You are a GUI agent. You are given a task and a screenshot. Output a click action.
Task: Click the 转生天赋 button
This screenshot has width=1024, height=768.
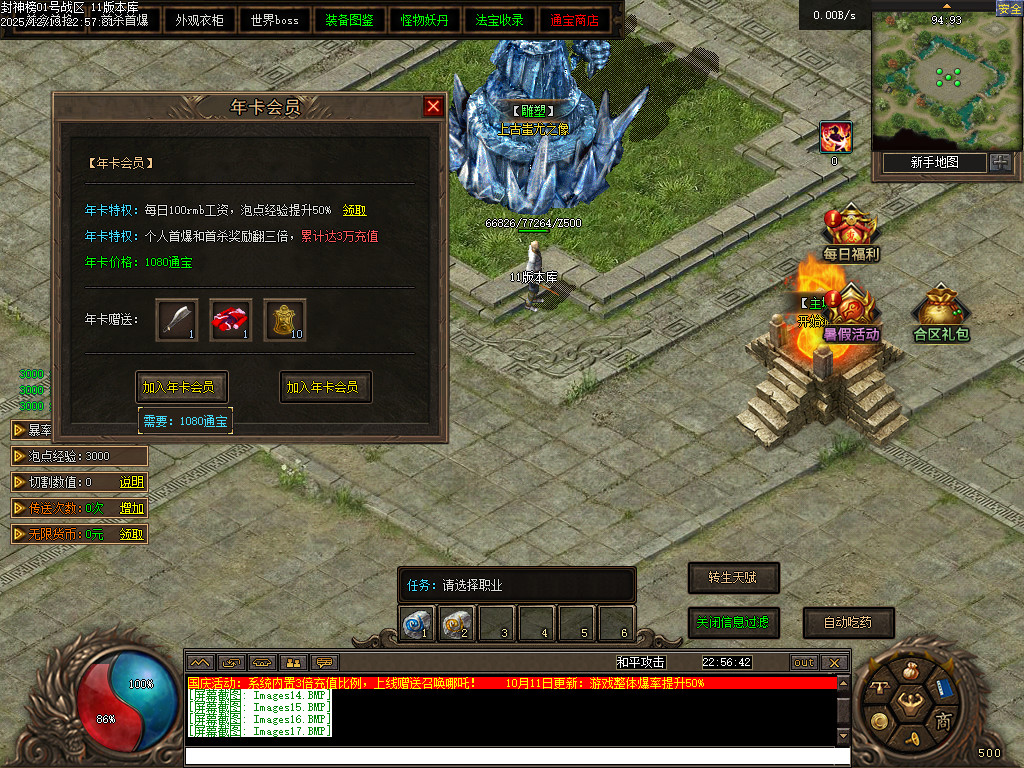733,578
